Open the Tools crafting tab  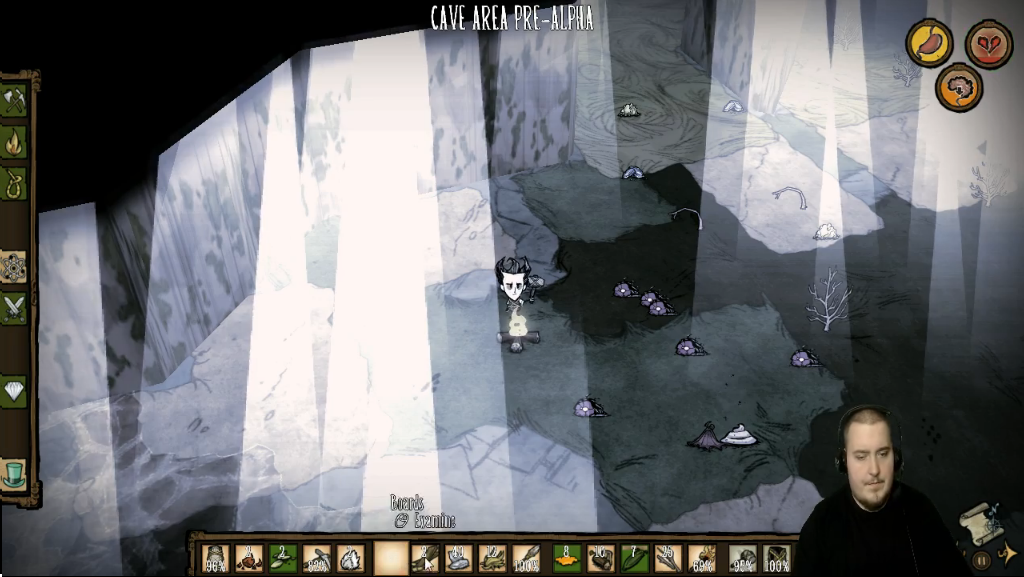tap(14, 100)
